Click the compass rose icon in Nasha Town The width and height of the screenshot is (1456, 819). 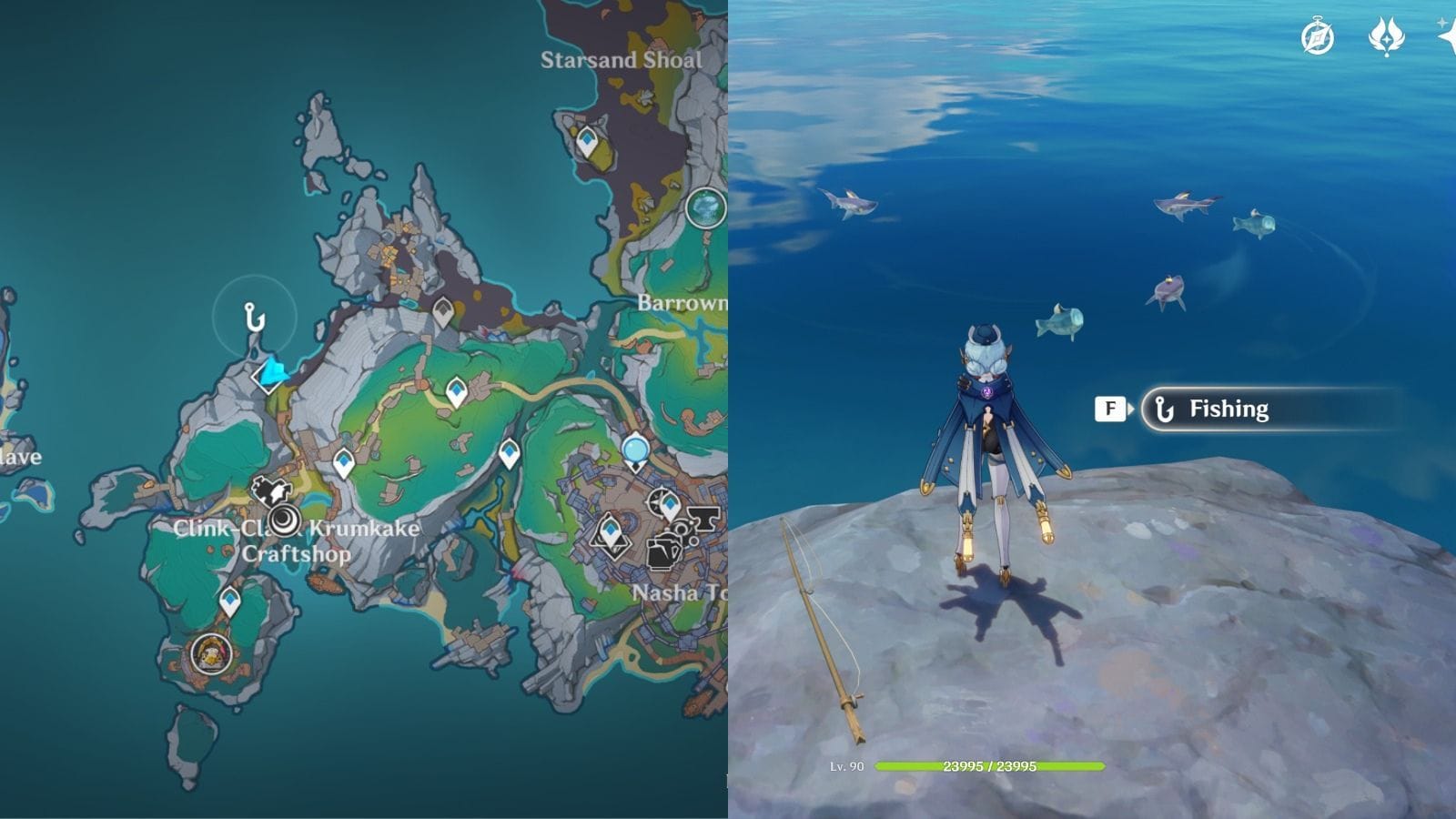[655, 500]
